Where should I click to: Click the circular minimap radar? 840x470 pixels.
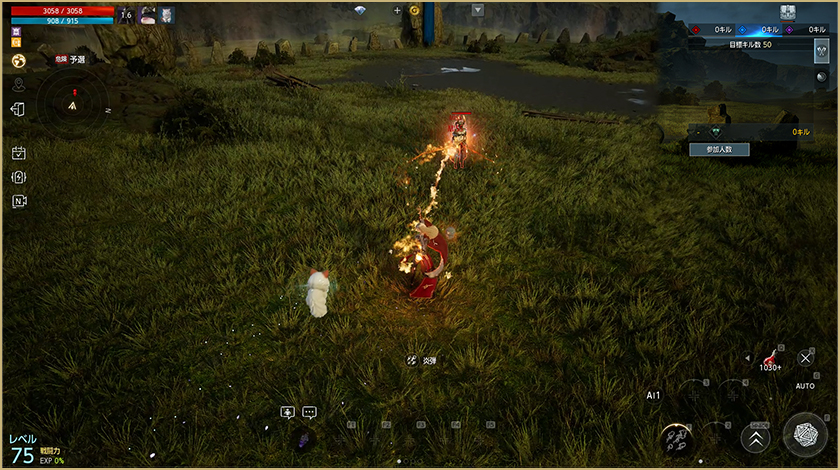72,103
